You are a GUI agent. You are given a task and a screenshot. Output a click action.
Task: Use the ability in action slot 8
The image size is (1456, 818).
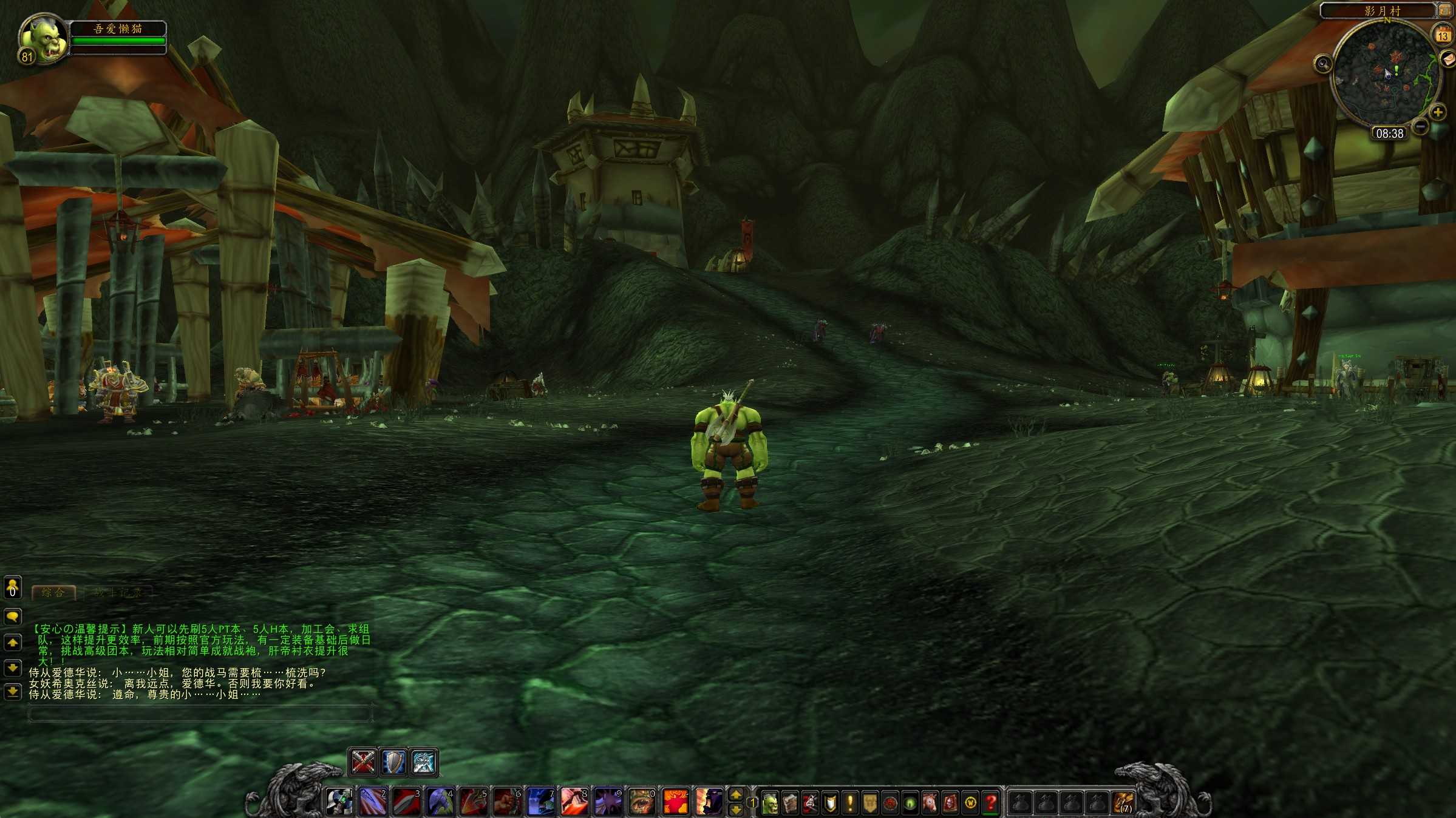[x=574, y=802]
